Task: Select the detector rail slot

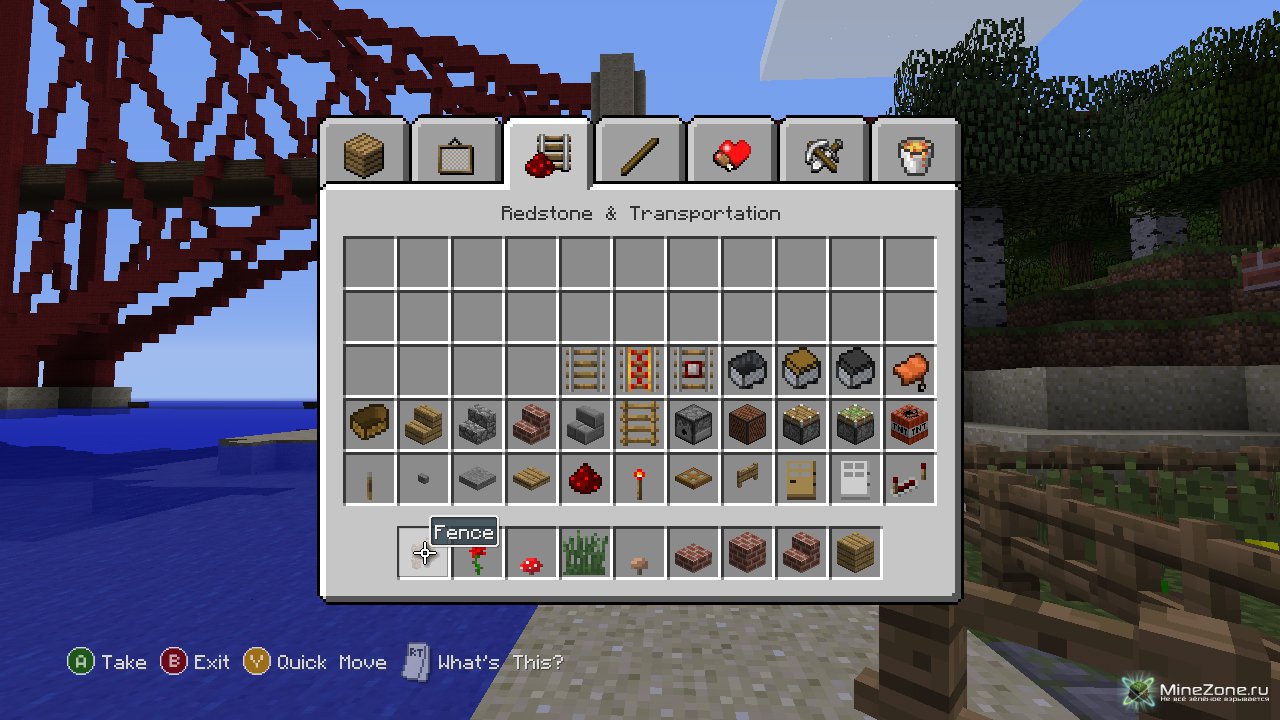Action: [694, 371]
